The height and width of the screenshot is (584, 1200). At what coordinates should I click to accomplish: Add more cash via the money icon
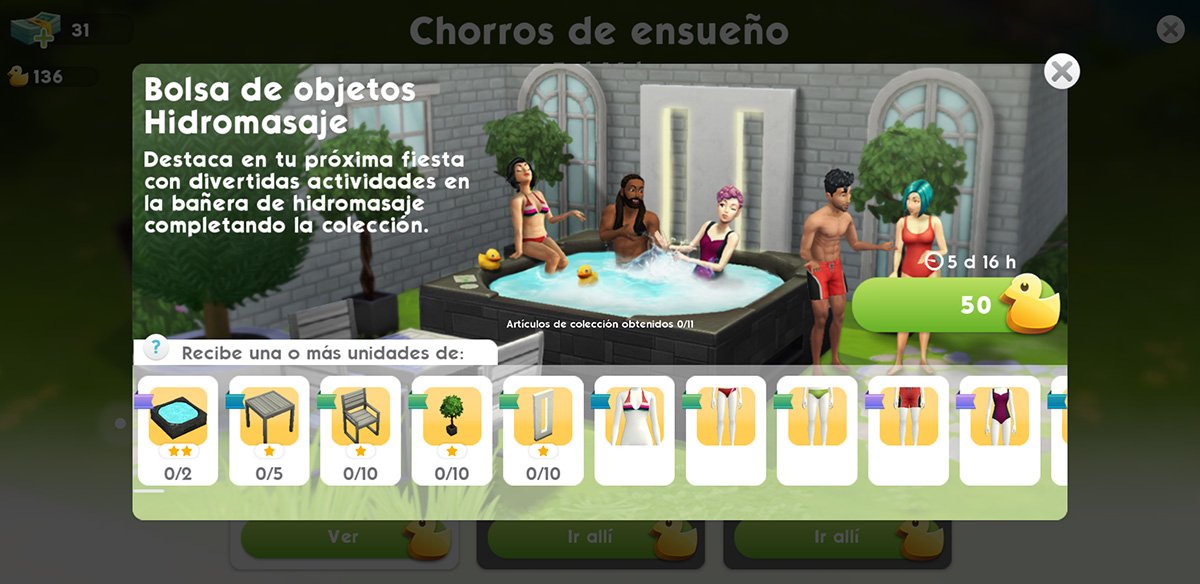click(x=36, y=30)
